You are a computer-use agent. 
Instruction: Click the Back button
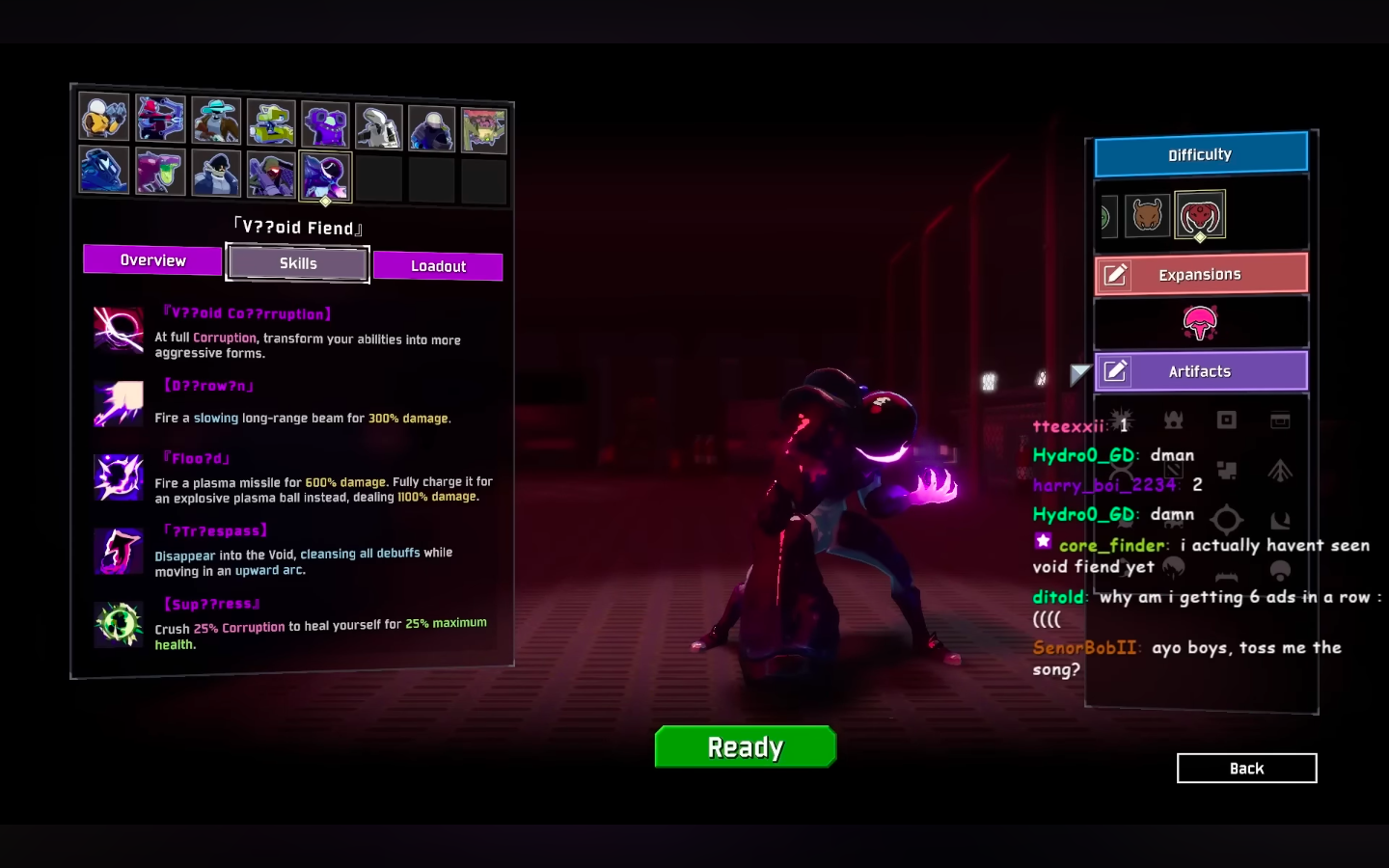coord(1246,768)
